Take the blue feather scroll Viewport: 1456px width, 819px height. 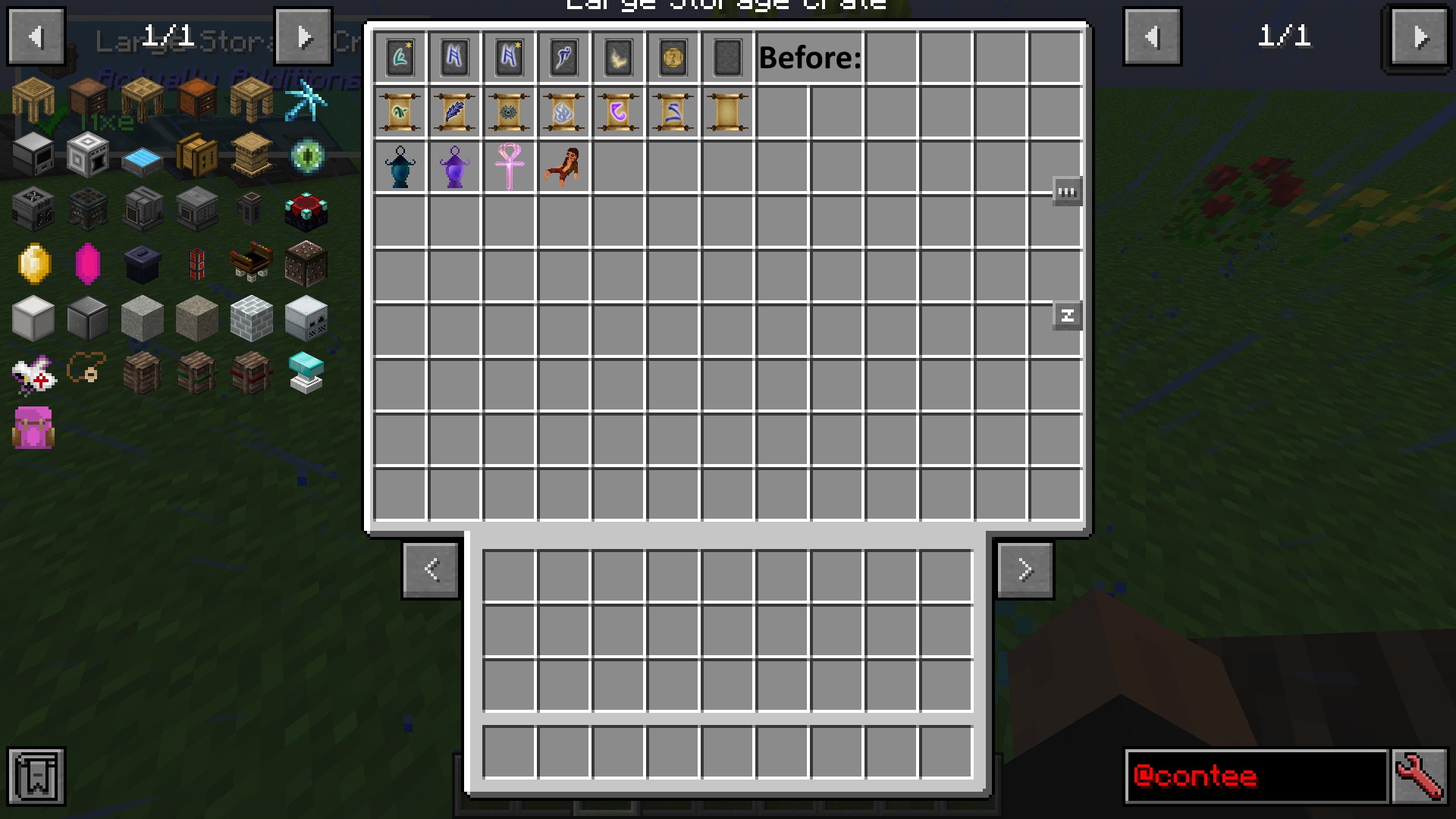click(454, 112)
